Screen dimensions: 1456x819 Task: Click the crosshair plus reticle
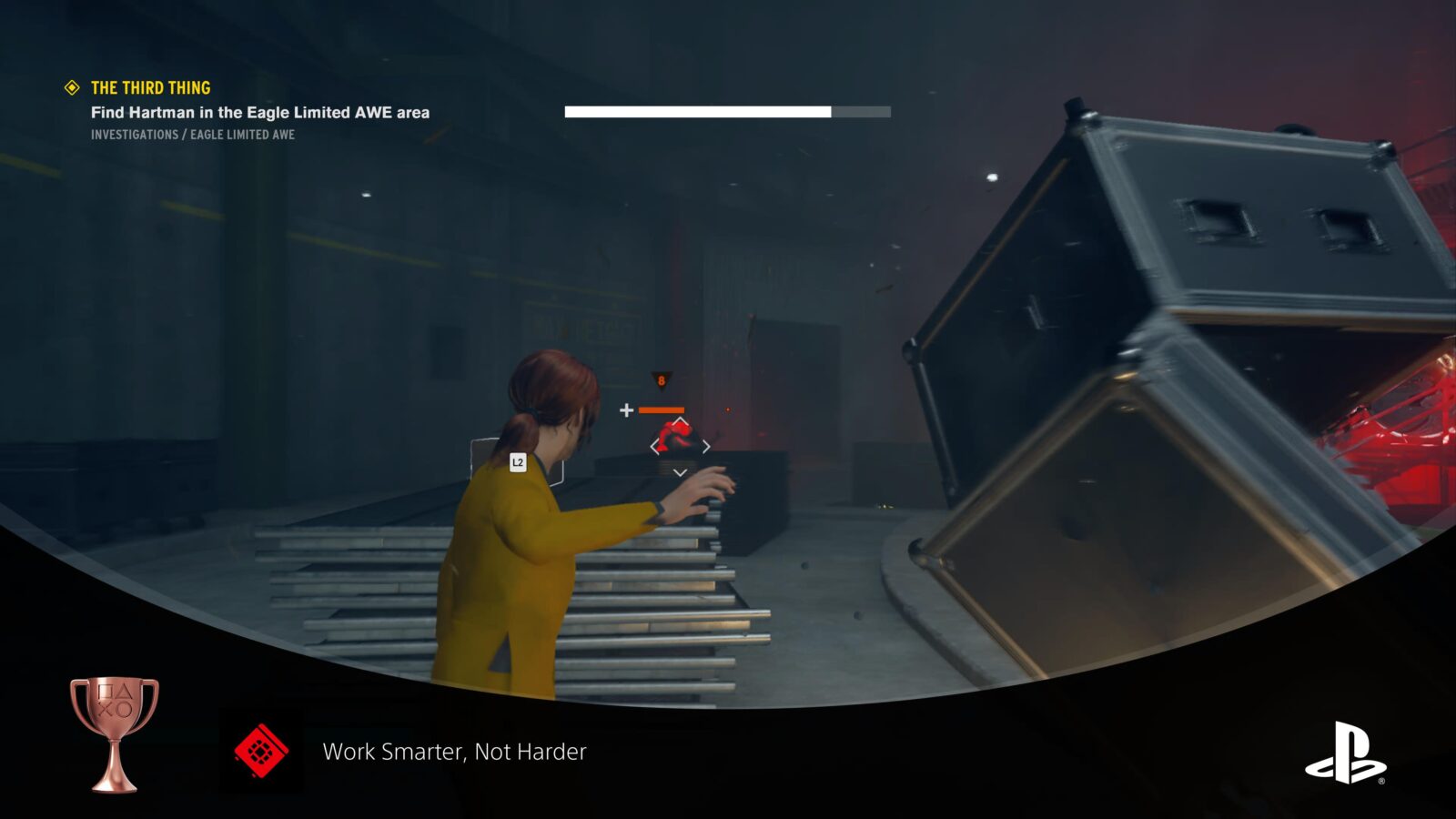[x=628, y=409]
